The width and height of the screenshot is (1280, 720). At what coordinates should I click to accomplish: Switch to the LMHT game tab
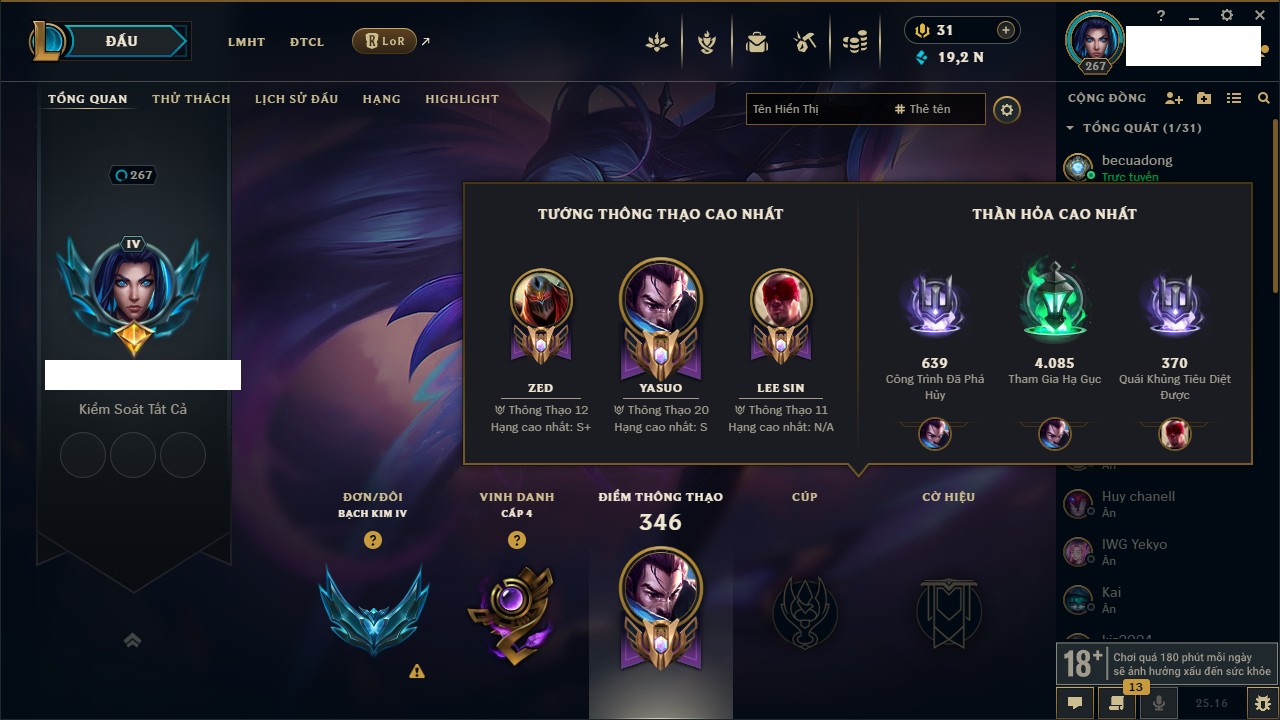click(246, 42)
